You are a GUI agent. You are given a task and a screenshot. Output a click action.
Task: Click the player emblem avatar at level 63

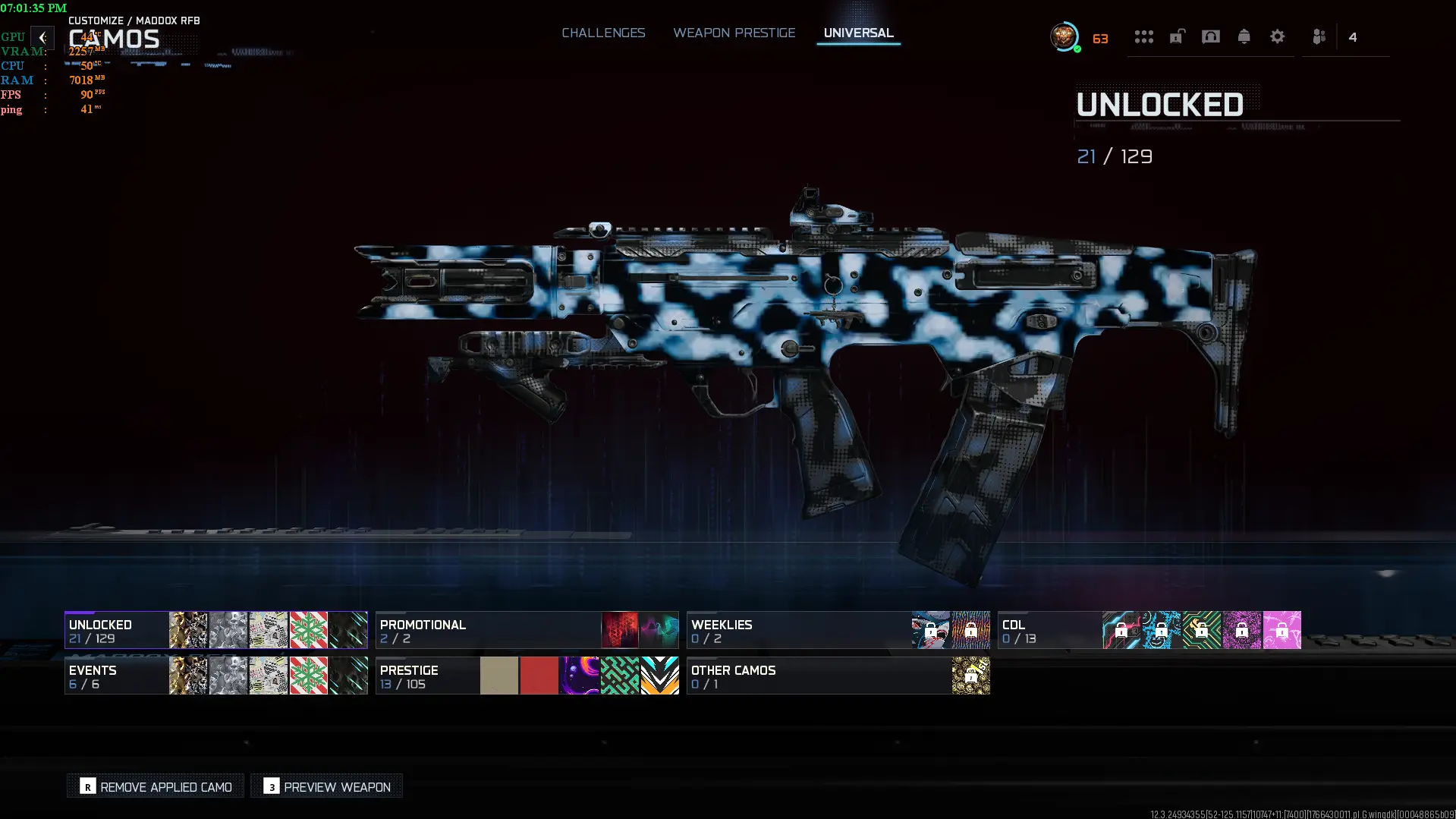[1062, 36]
